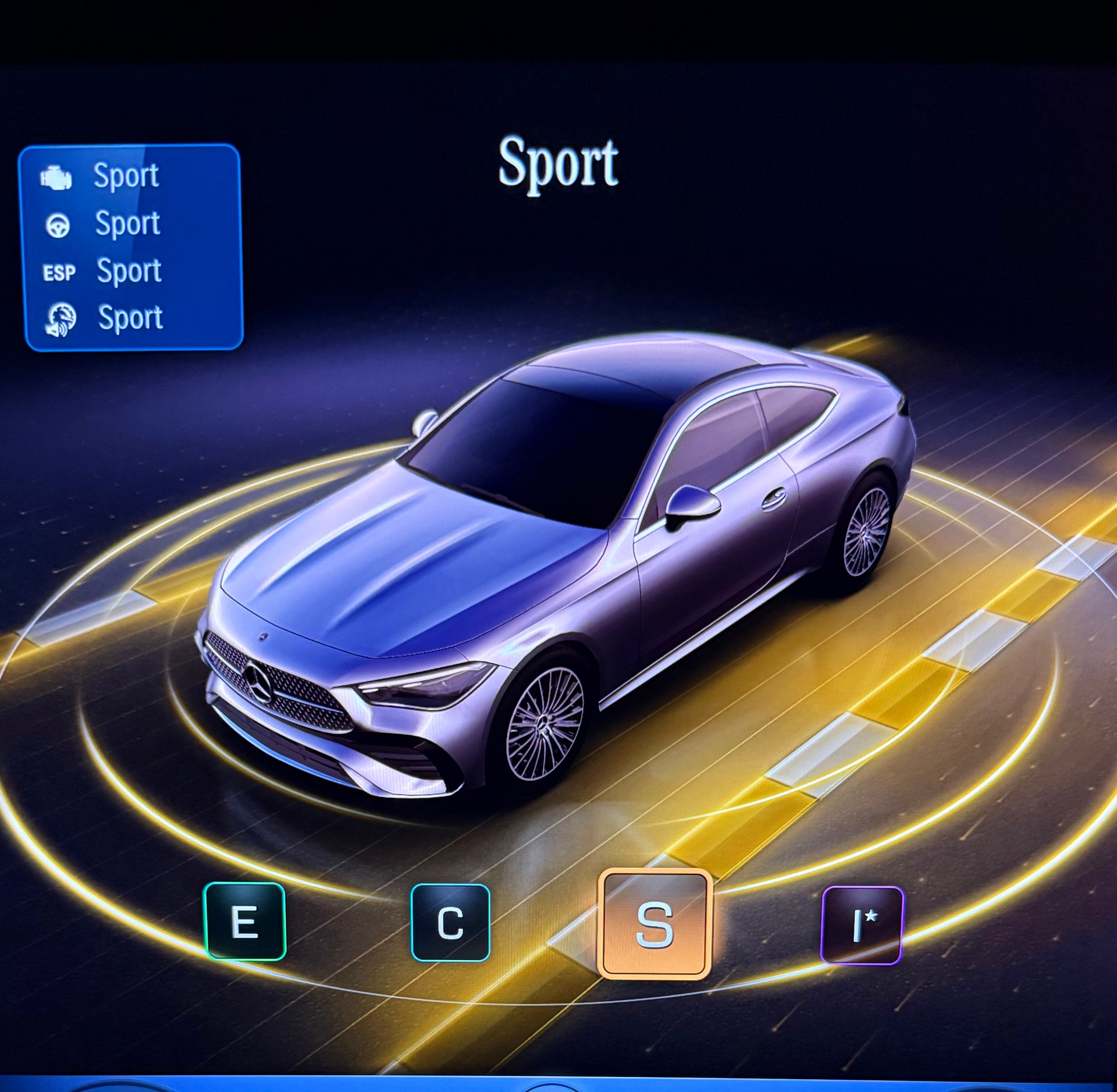Image resolution: width=1117 pixels, height=1092 pixels.
Task: Tap the Sport heading at the top
Action: click(x=558, y=165)
